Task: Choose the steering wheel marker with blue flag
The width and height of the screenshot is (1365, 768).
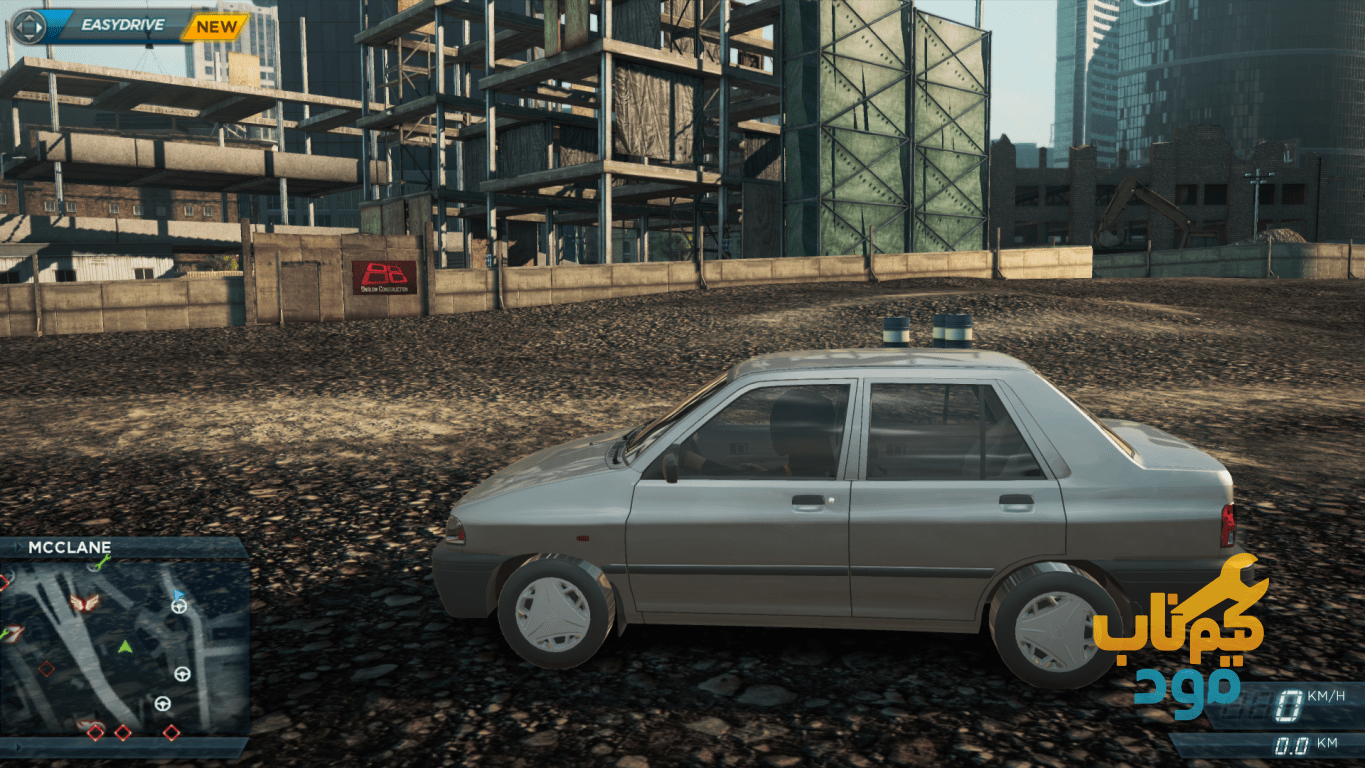Action: 179,604
